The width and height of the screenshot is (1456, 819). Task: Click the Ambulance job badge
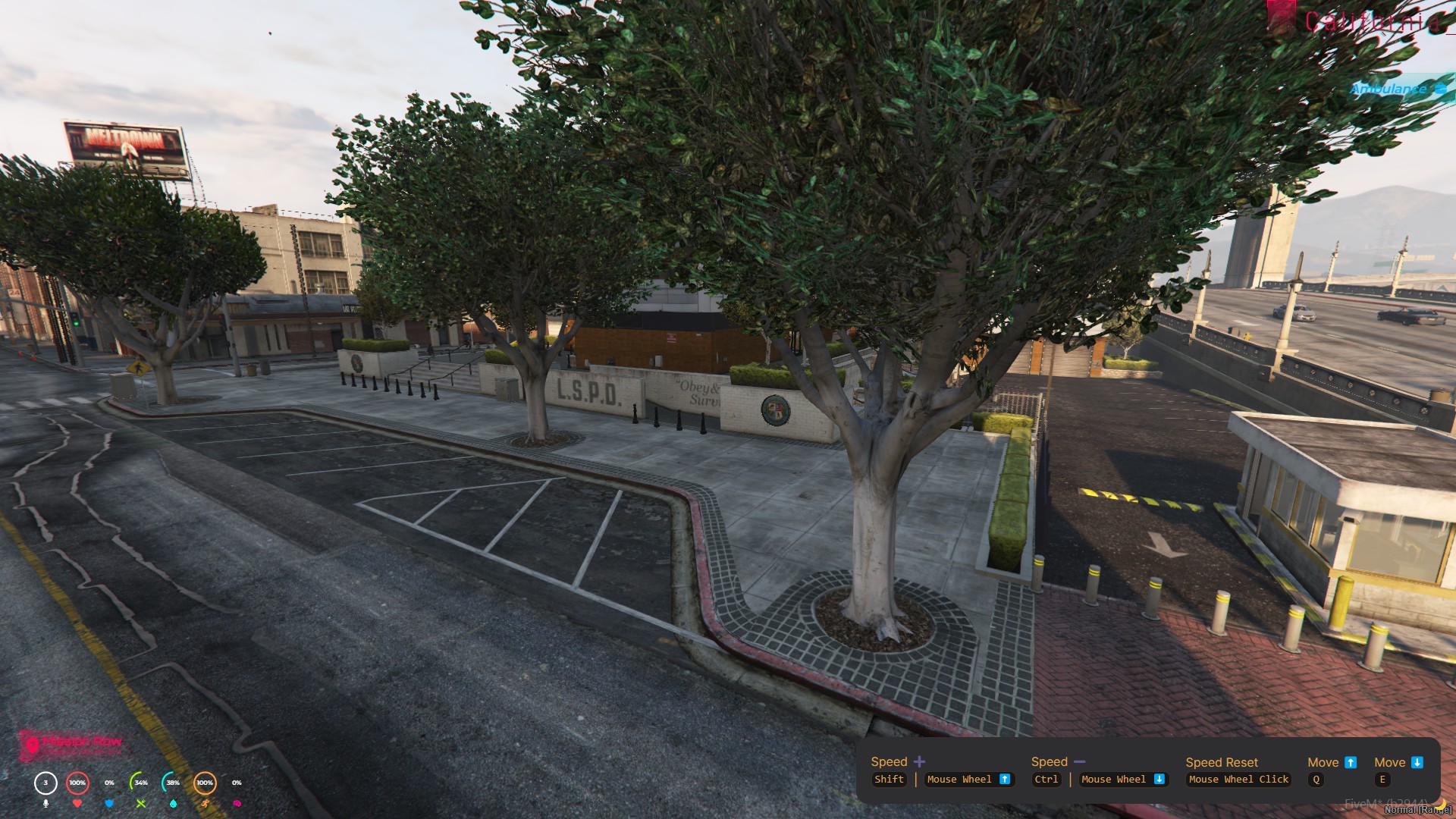click(x=1397, y=89)
